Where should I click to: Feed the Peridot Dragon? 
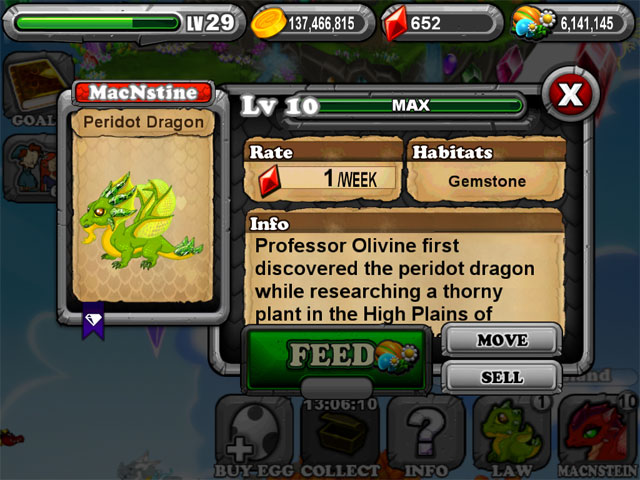[334, 355]
